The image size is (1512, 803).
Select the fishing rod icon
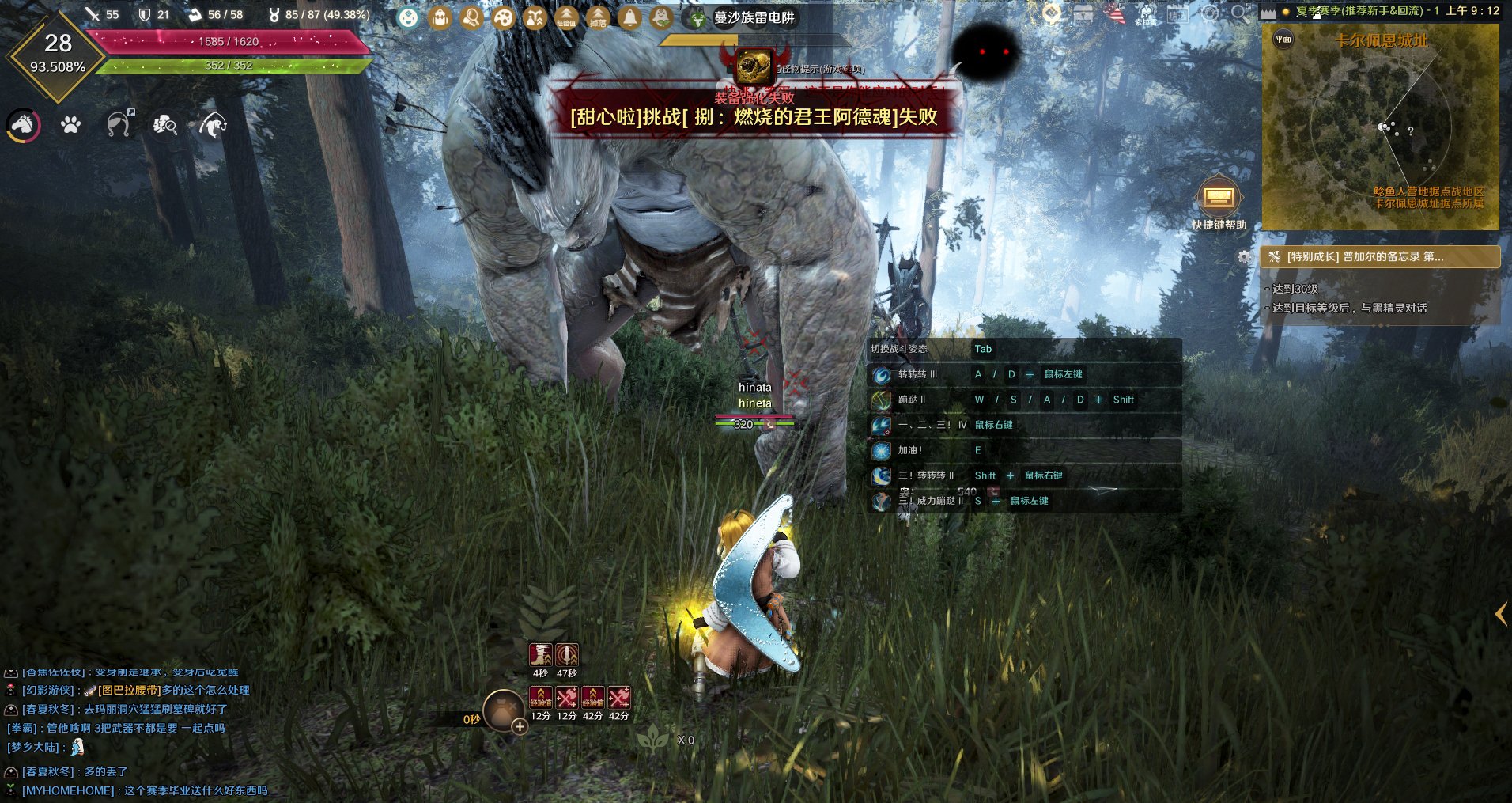212,125
